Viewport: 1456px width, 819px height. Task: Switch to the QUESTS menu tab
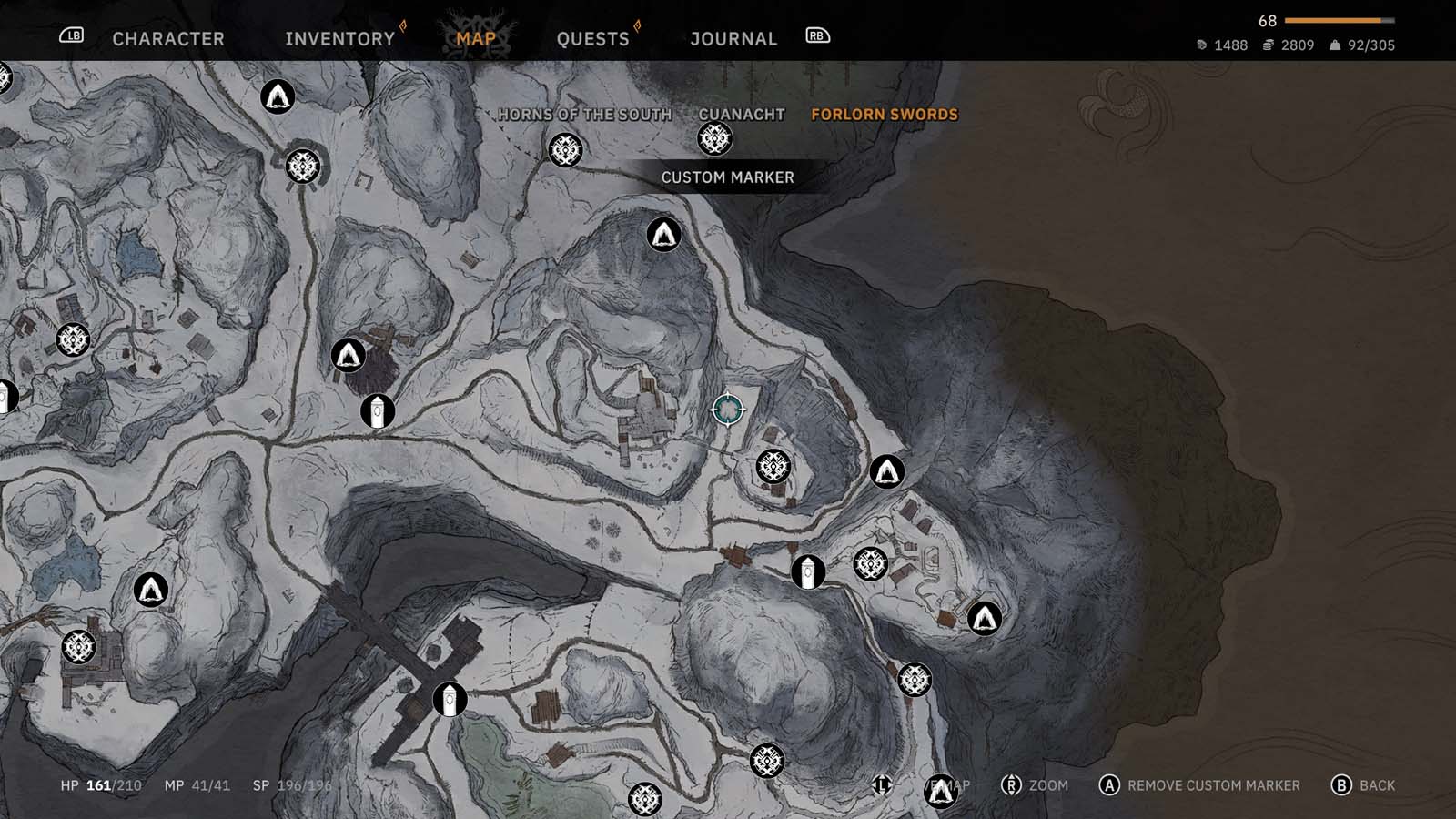click(593, 38)
